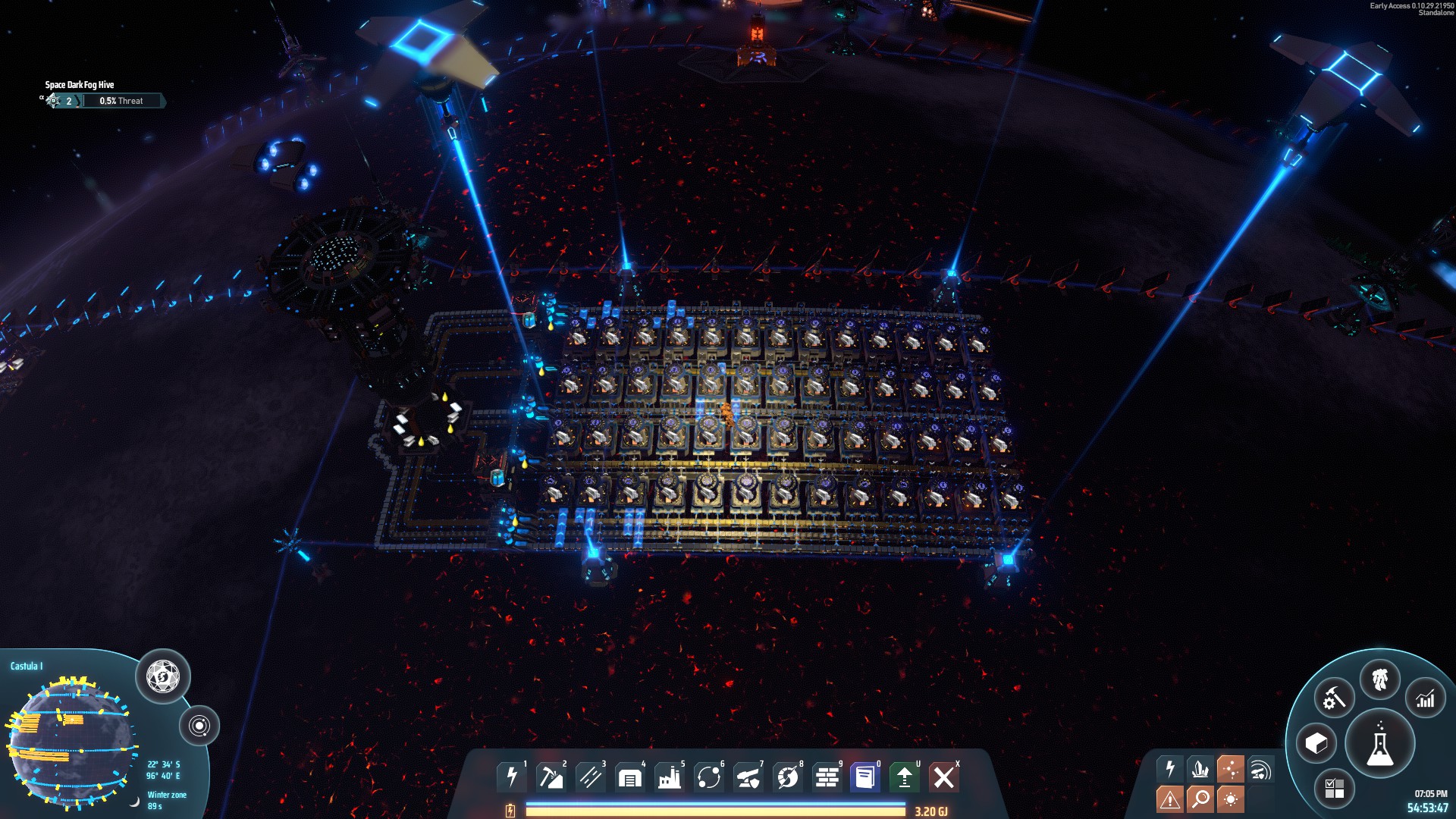Choose the storage build category
The width and height of the screenshot is (1456, 819).
(630, 777)
